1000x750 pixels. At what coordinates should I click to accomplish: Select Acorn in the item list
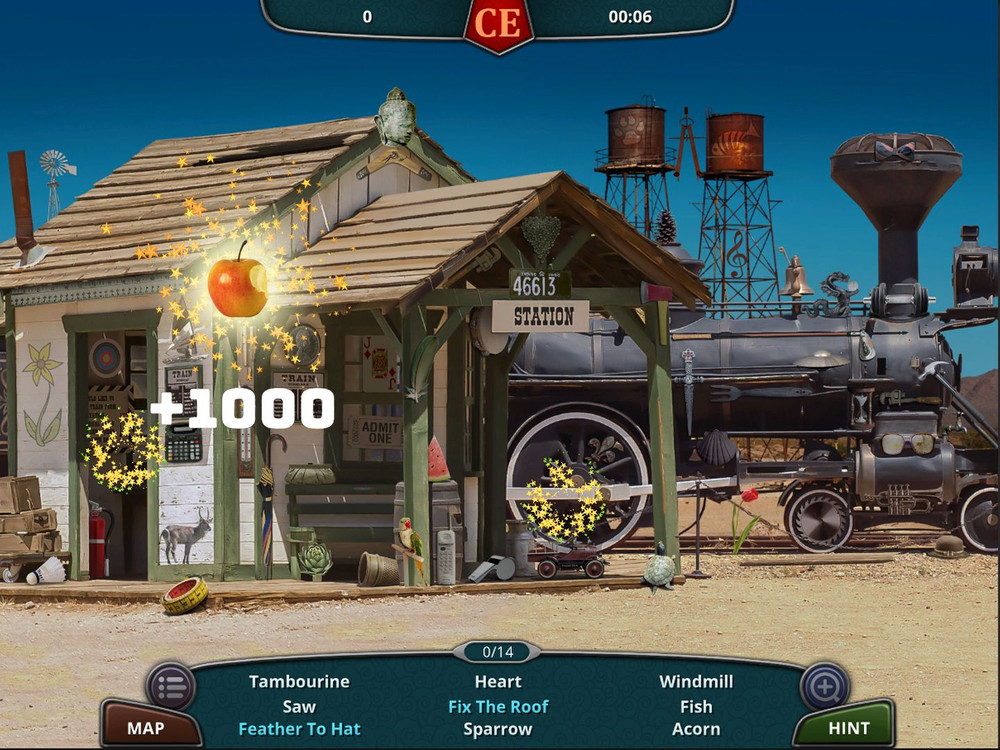click(x=696, y=729)
